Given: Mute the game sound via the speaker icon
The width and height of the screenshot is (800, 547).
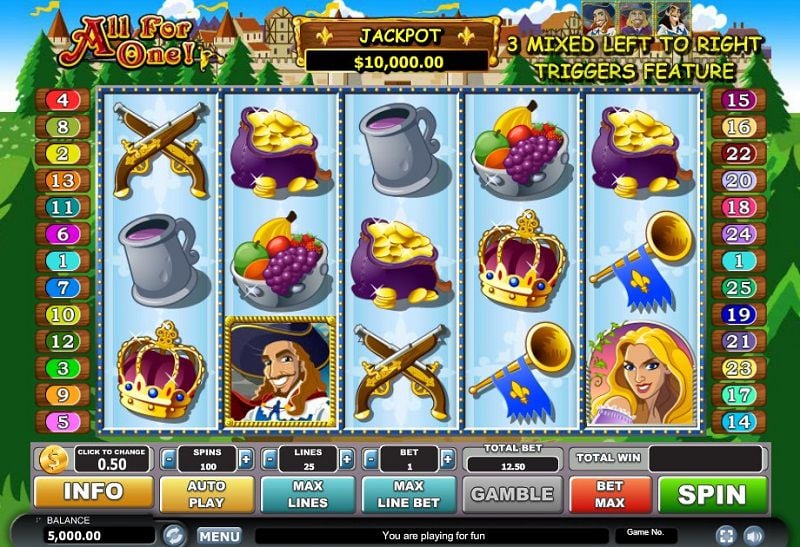Looking at the screenshot, I should coord(751,535).
